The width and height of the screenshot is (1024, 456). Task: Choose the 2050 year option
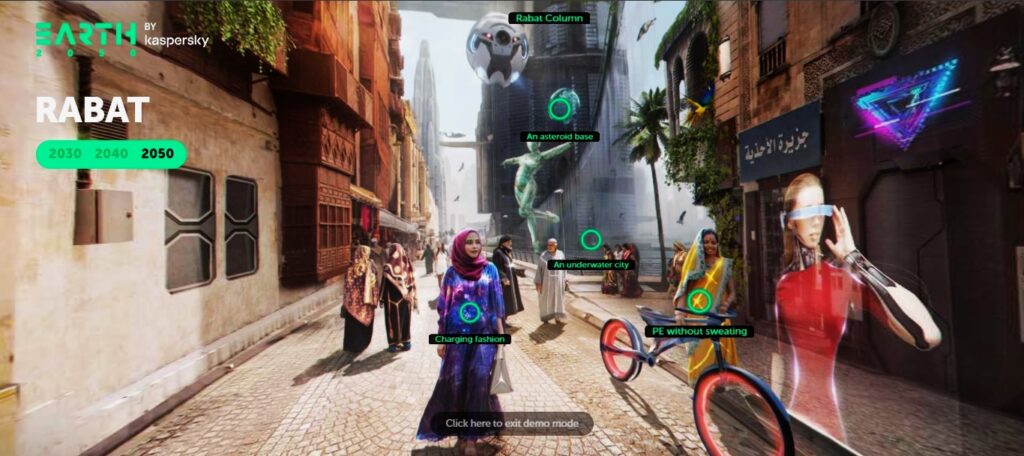[157, 154]
